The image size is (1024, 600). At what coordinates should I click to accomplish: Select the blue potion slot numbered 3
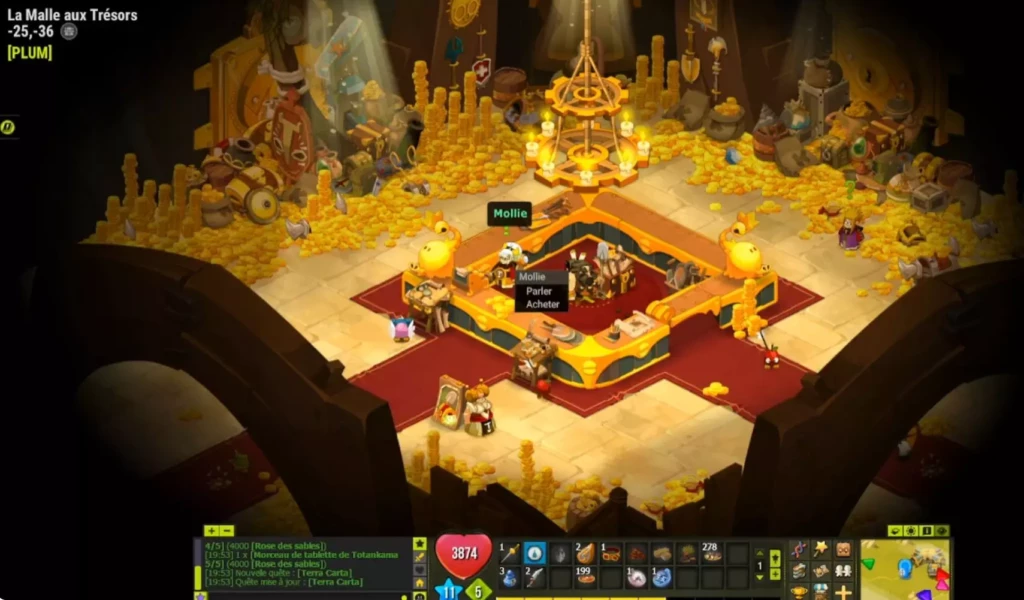[x=509, y=577]
